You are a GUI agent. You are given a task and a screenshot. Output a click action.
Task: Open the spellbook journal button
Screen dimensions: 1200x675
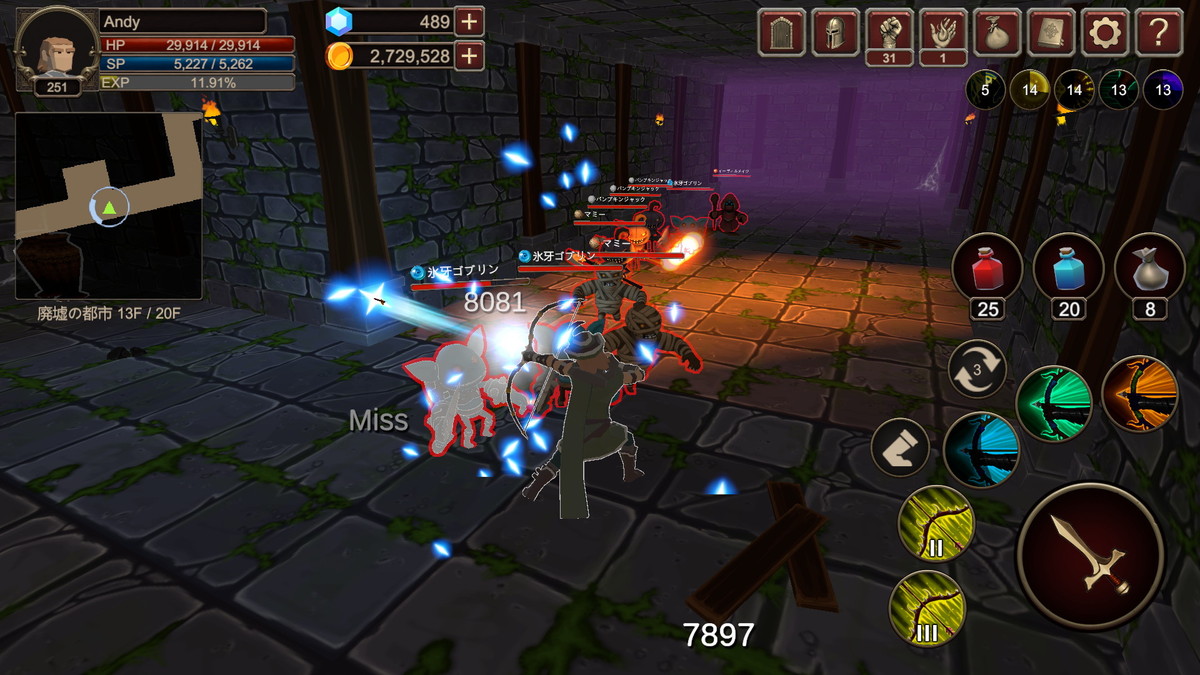click(x=1051, y=32)
